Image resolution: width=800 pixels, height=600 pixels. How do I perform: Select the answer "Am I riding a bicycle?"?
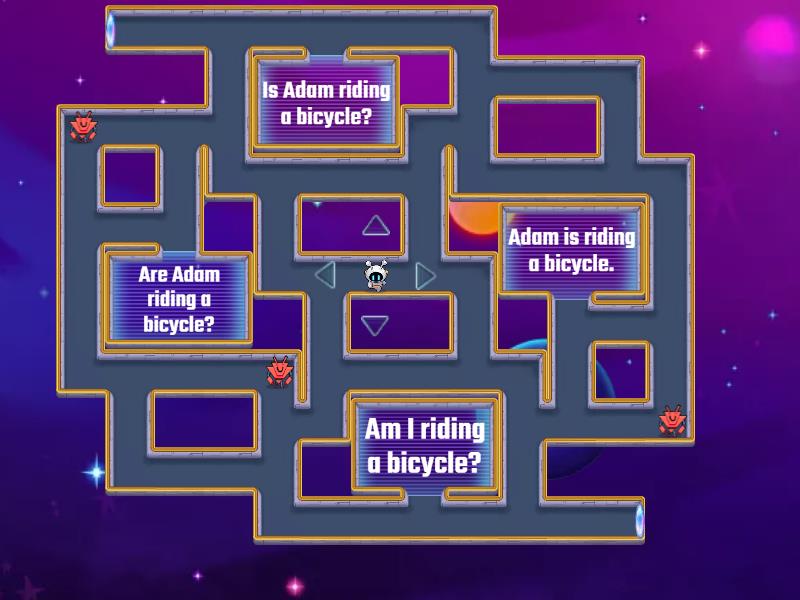pyautogui.click(x=424, y=446)
